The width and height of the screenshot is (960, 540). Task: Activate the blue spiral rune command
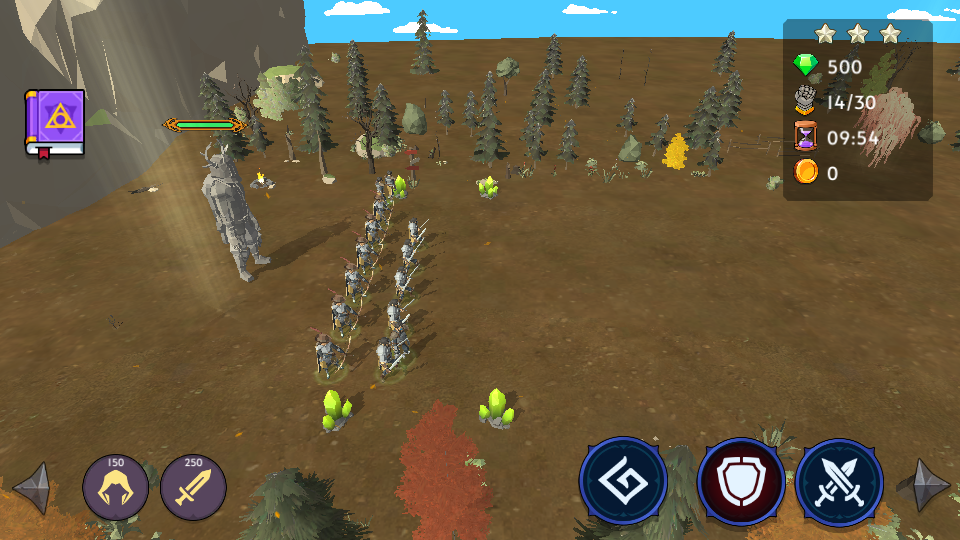click(x=623, y=481)
